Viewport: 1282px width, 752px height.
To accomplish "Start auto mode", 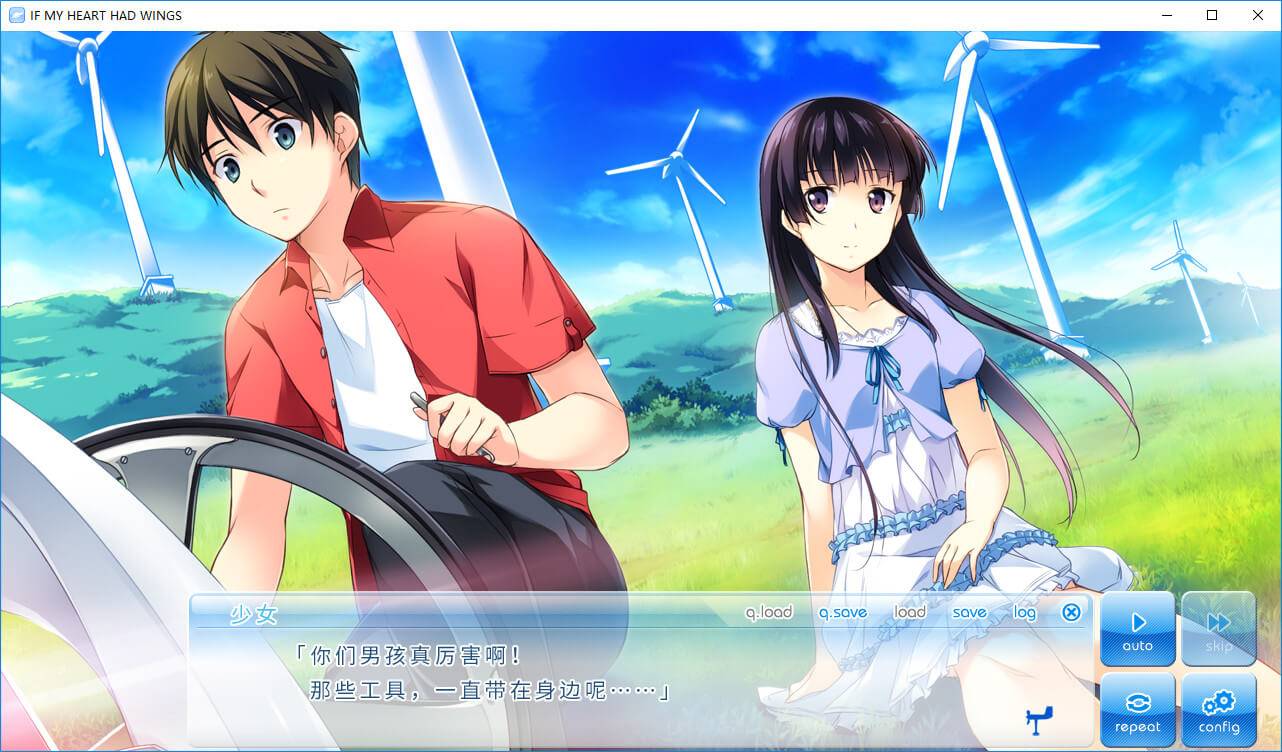I will (x=1138, y=630).
